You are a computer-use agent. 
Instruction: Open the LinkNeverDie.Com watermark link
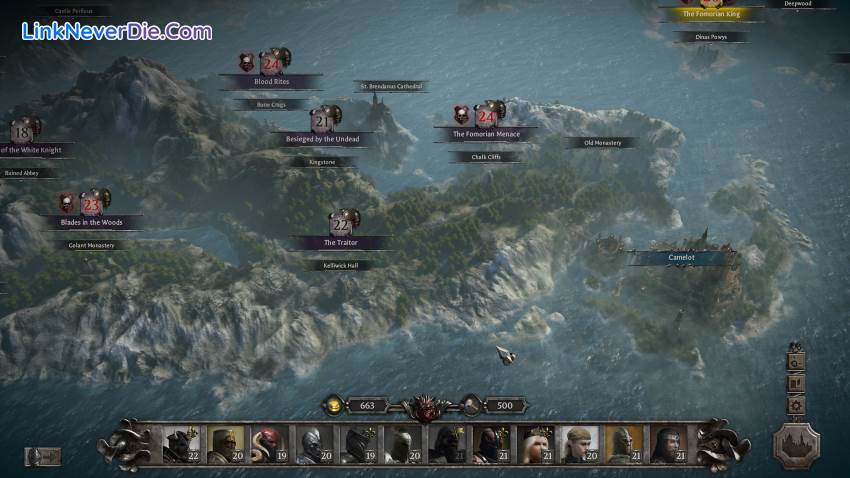pyautogui.click(x=116, y=31)
